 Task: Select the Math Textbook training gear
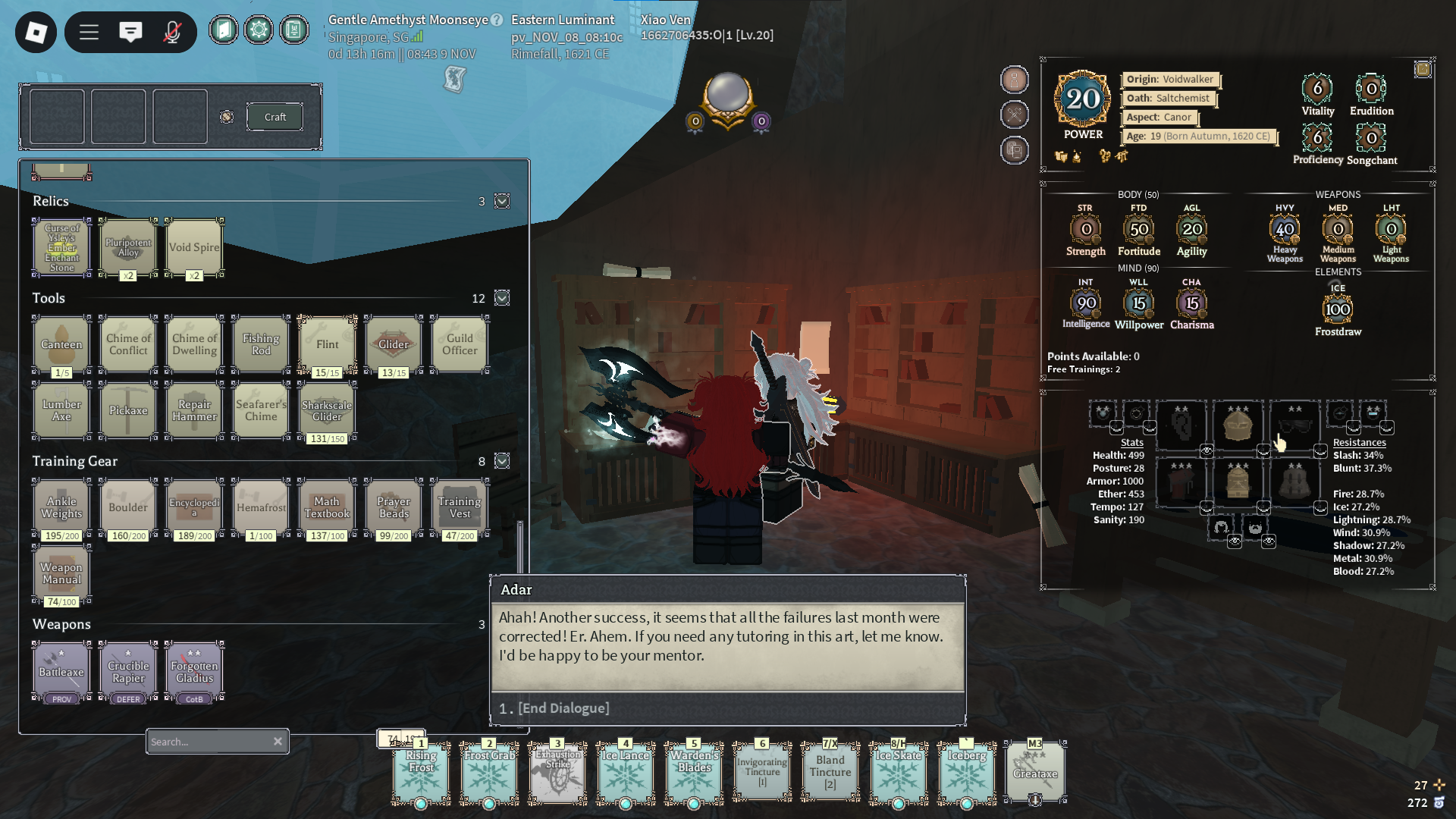327,507
